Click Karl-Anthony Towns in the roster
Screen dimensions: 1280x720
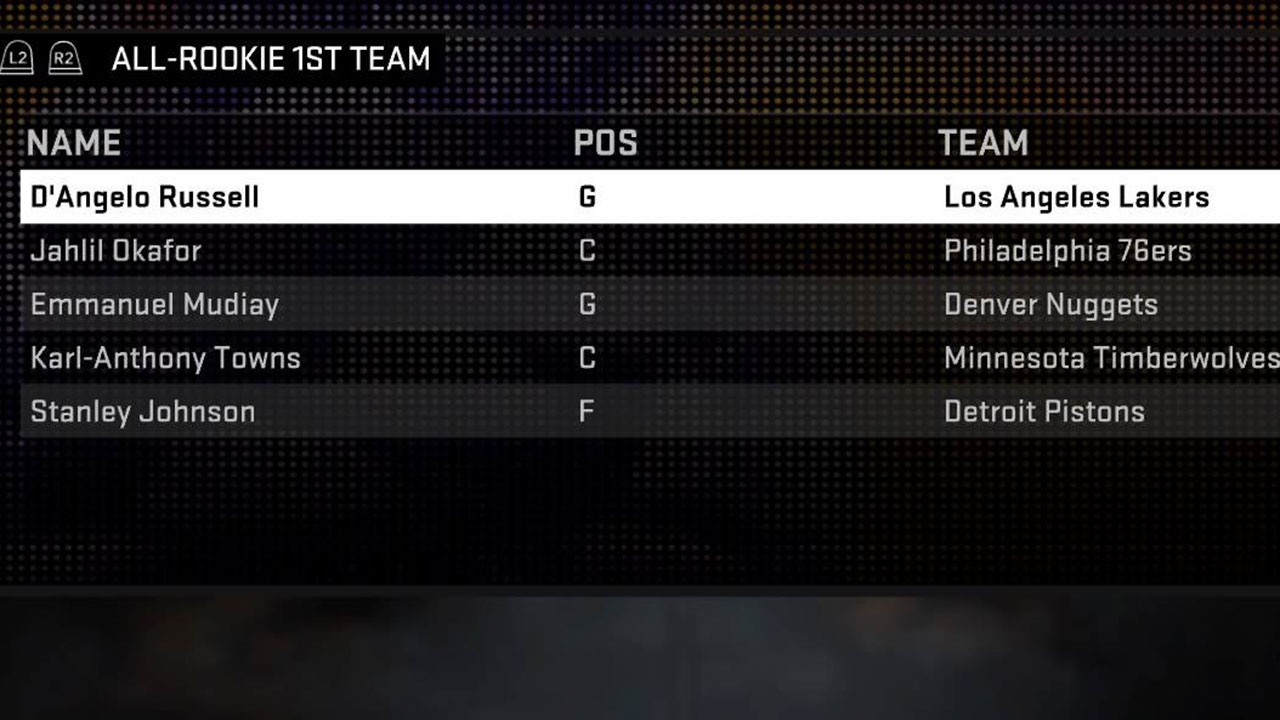pyautogui.click(x=165, y=358)
